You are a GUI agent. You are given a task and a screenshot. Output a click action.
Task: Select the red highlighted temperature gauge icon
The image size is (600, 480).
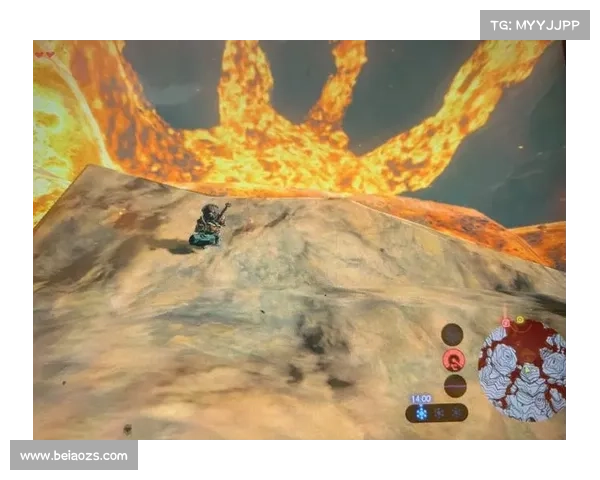point(454,360)
